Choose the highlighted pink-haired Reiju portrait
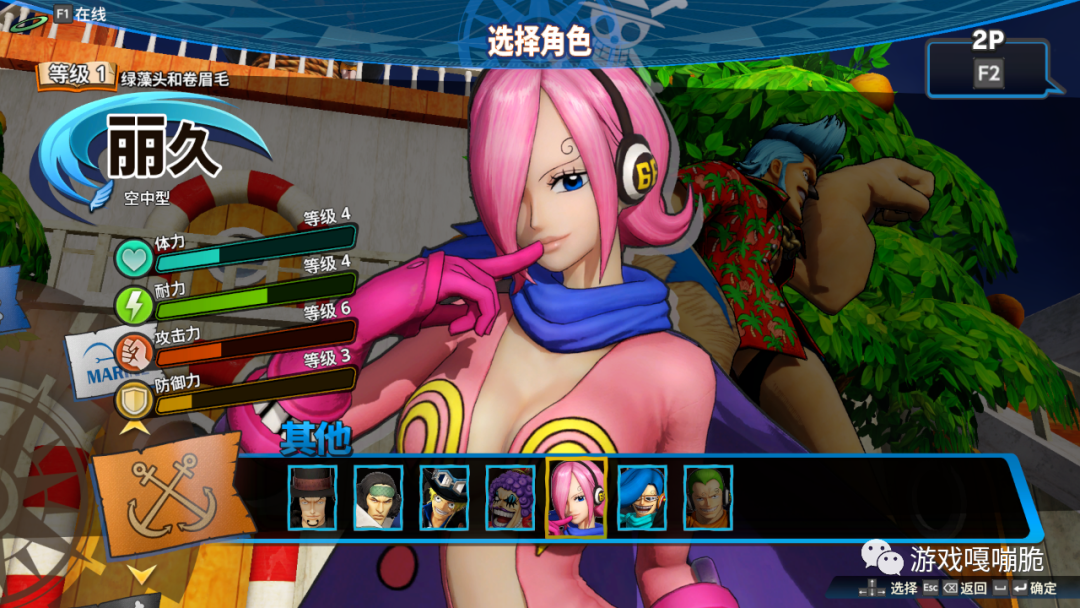1080x608 pixels. point(576,497)
